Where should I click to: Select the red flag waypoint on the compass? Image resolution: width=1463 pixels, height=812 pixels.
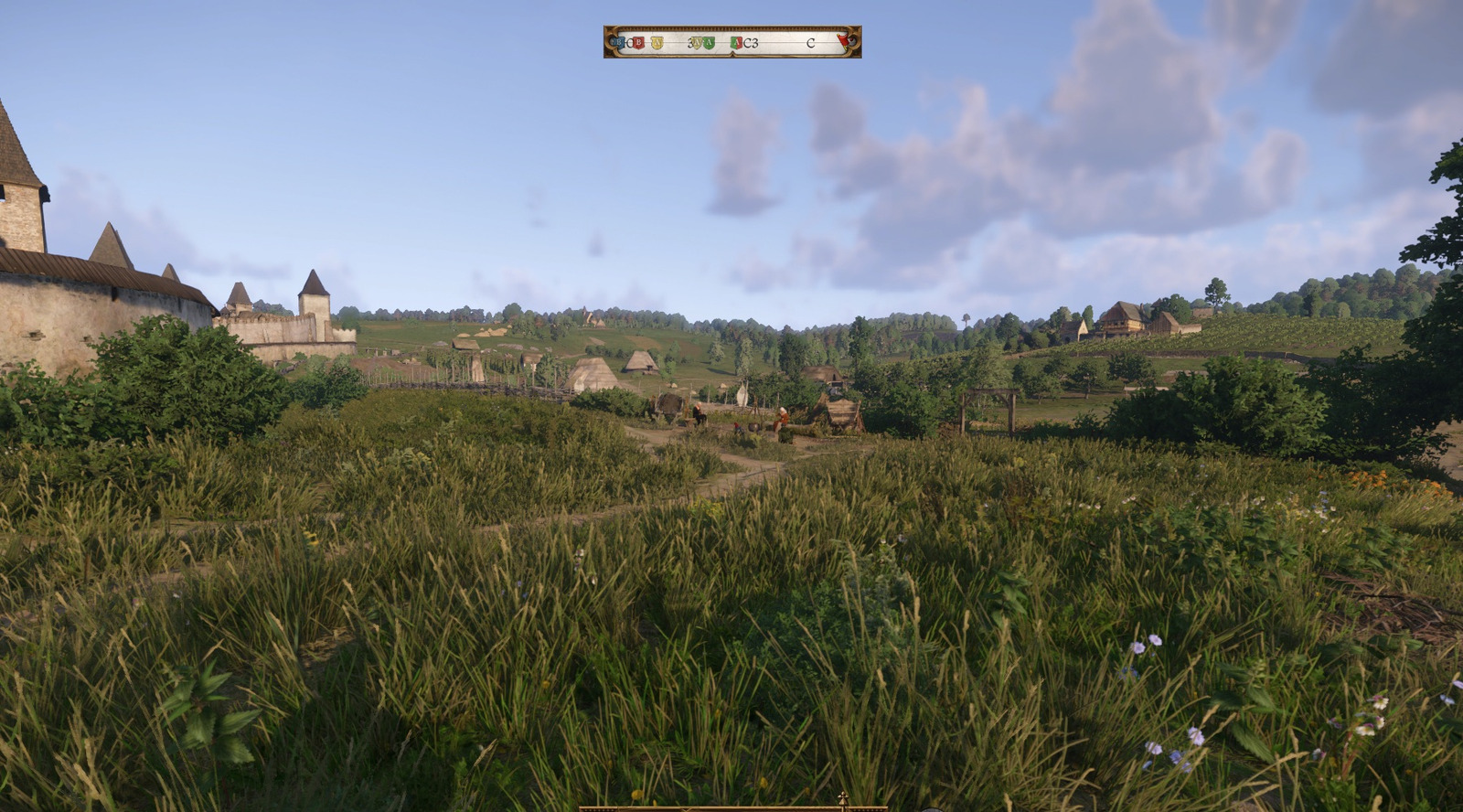tap(842, 41)
